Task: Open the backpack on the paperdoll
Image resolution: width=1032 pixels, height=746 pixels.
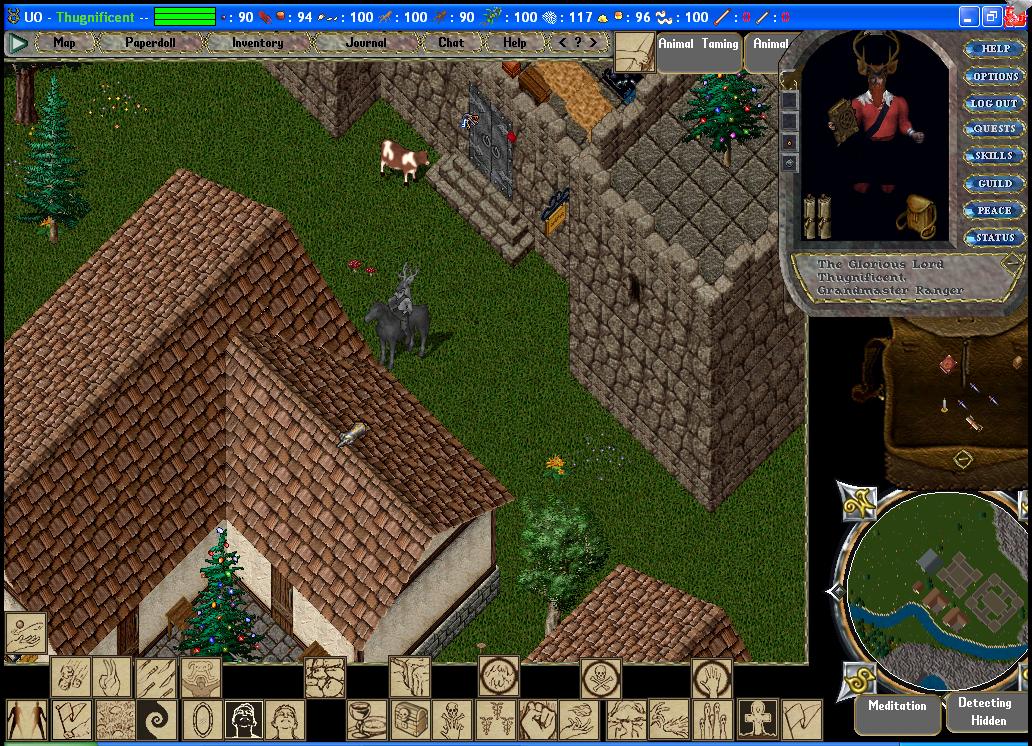Action: (x=917, y=215)
